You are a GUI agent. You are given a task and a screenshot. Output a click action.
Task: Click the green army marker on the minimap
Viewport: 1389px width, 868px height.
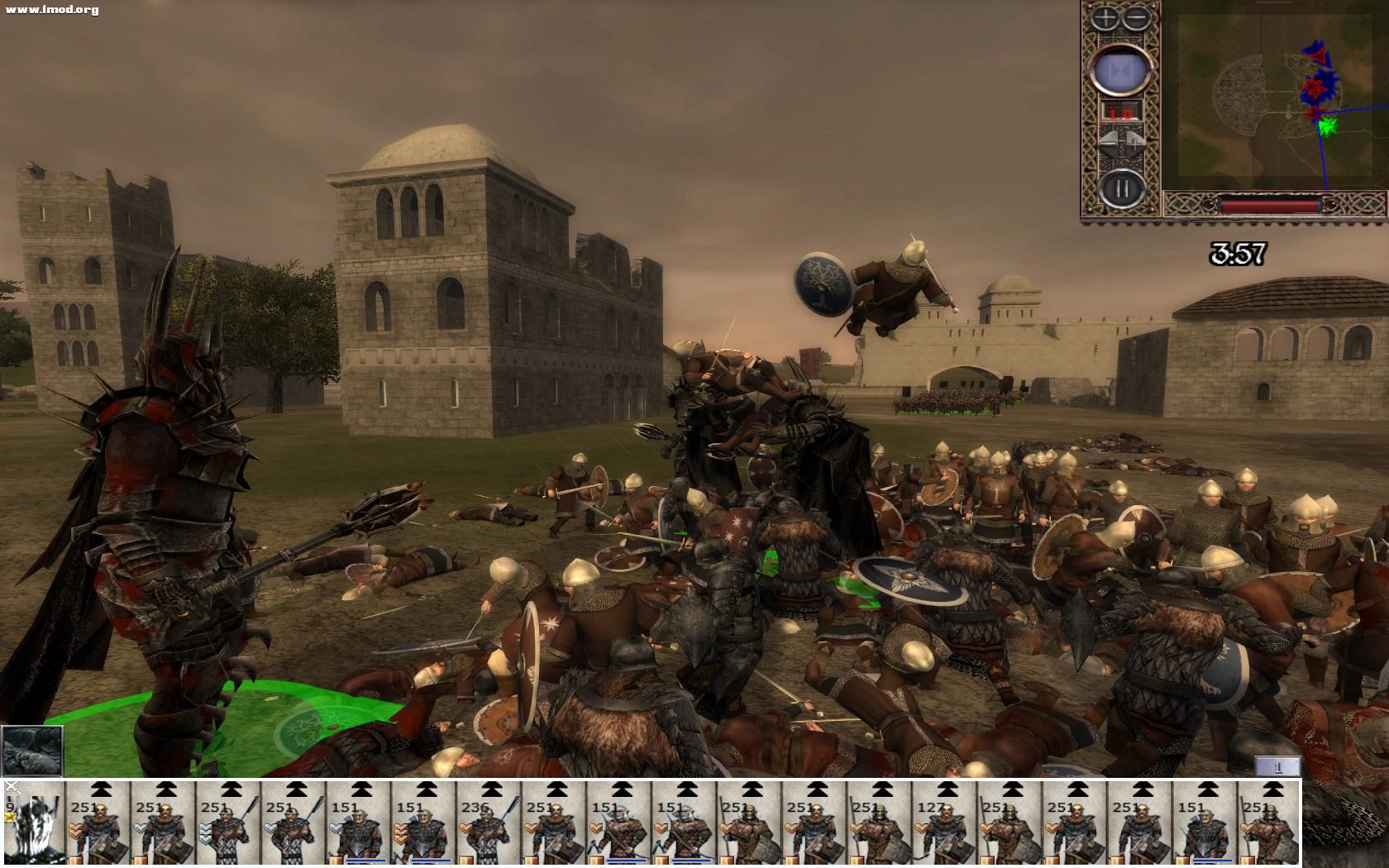tap(1327, 126)
